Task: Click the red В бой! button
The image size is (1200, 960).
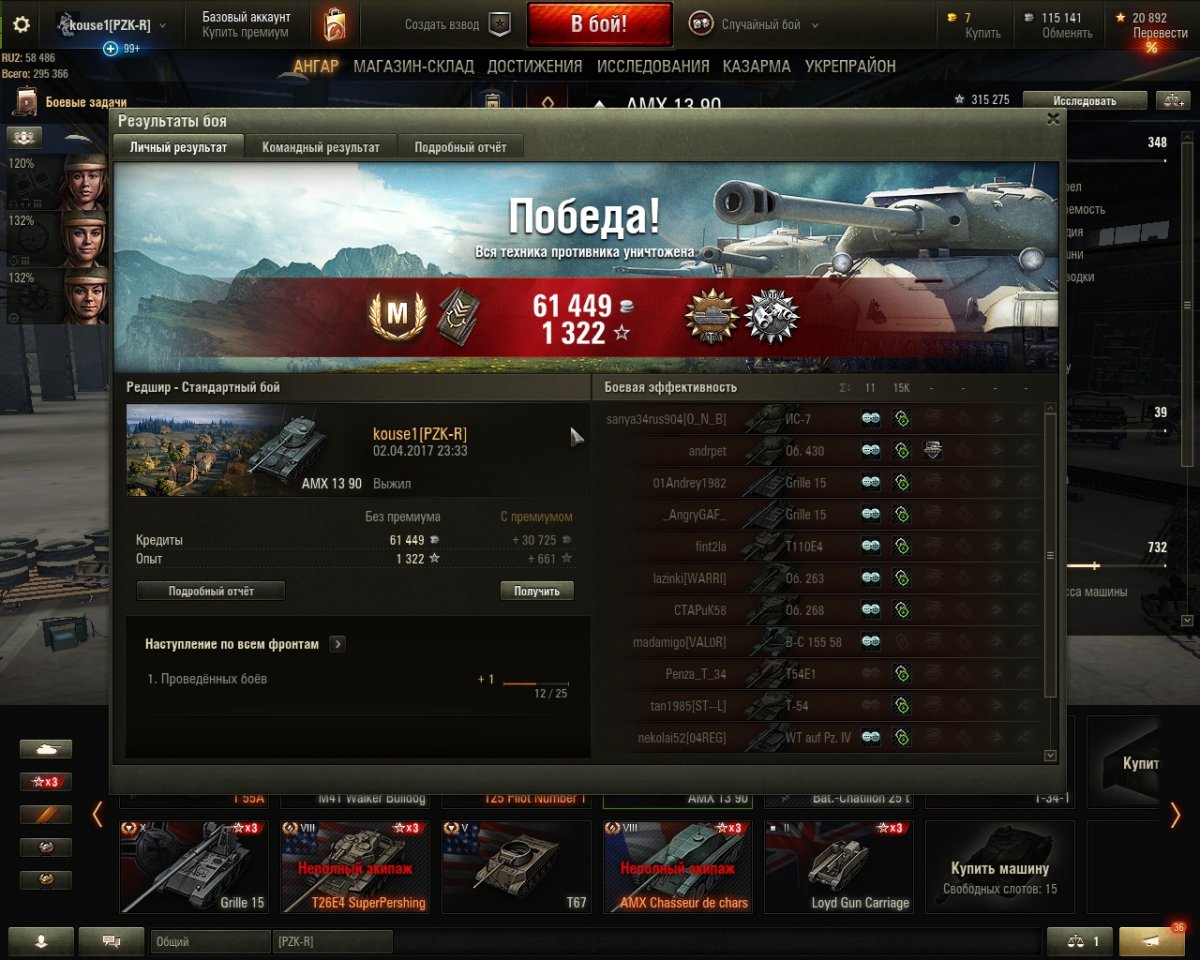Action: pyautogui.click(x=599, y=25)
